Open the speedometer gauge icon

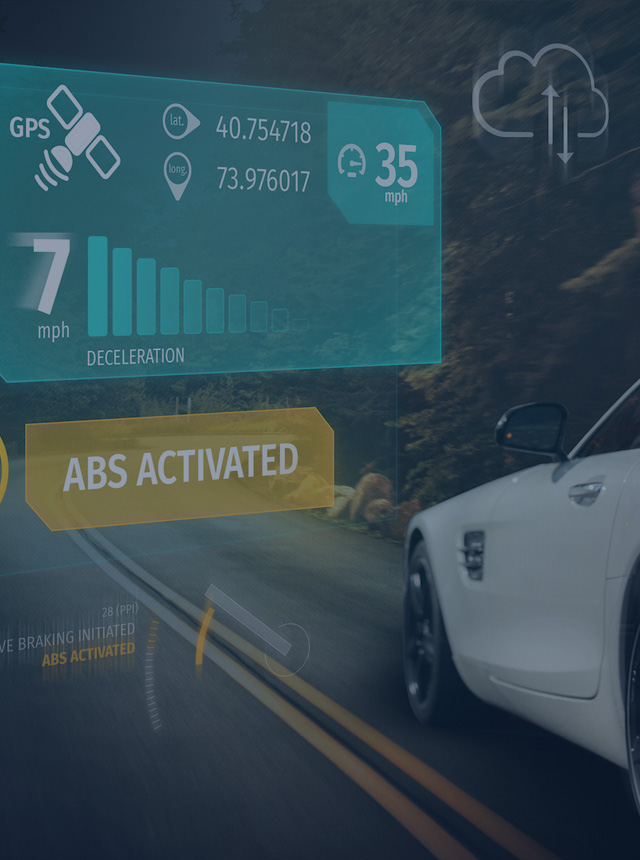click(x=352, y=160)
